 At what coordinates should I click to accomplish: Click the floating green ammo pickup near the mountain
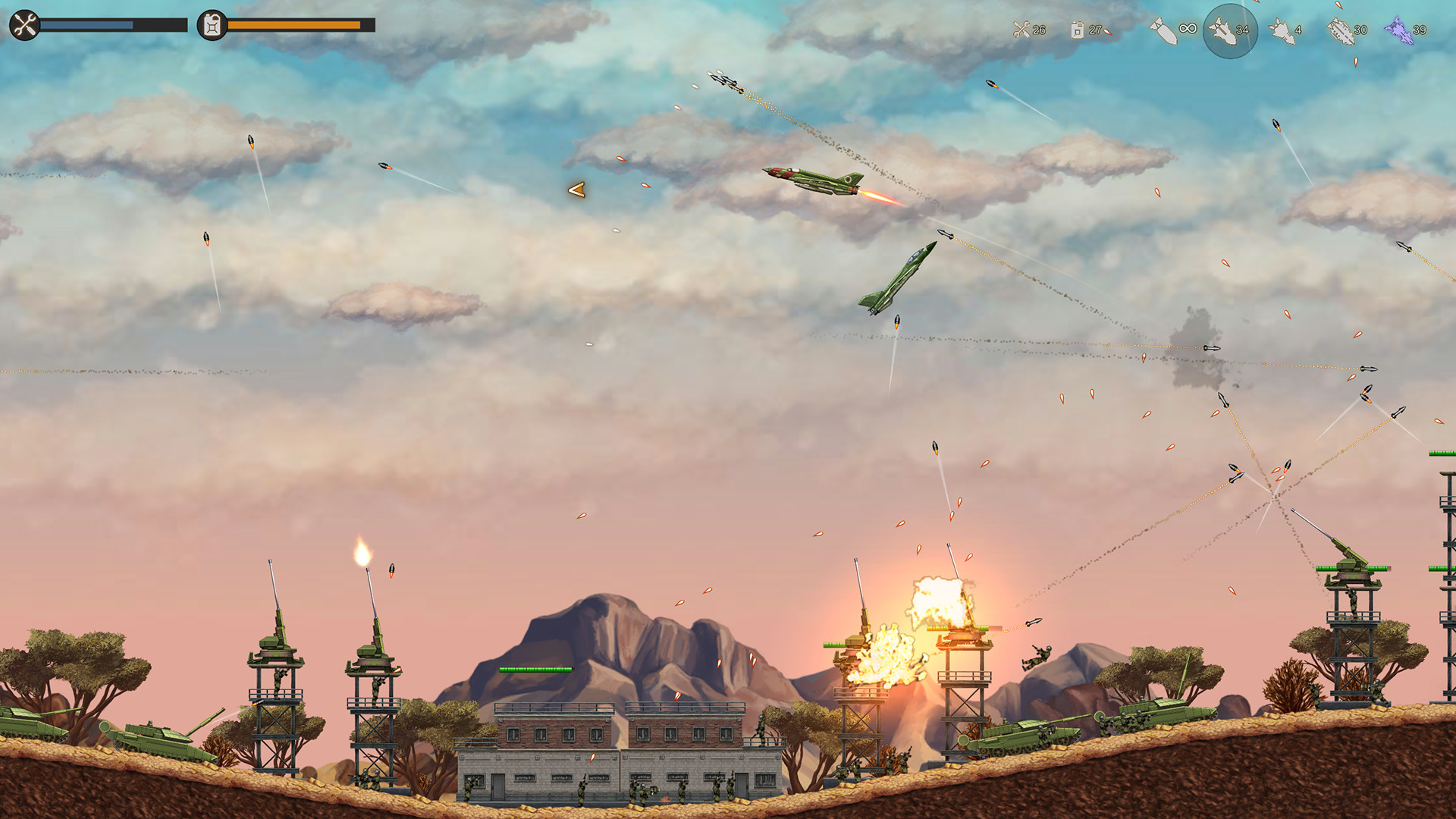pyautogui.click(x=535, y=670)
